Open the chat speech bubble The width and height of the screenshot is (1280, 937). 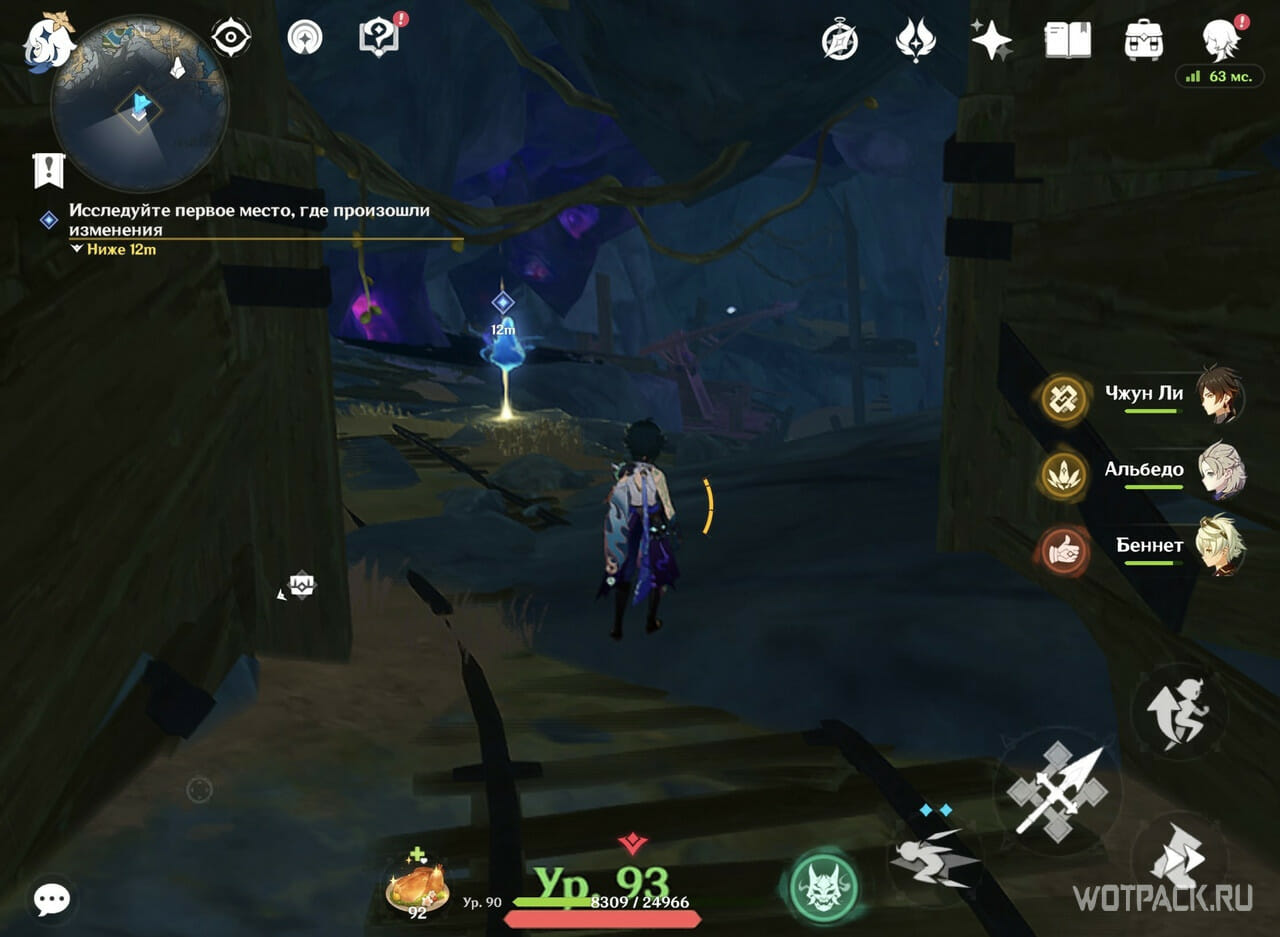[51, 899]
